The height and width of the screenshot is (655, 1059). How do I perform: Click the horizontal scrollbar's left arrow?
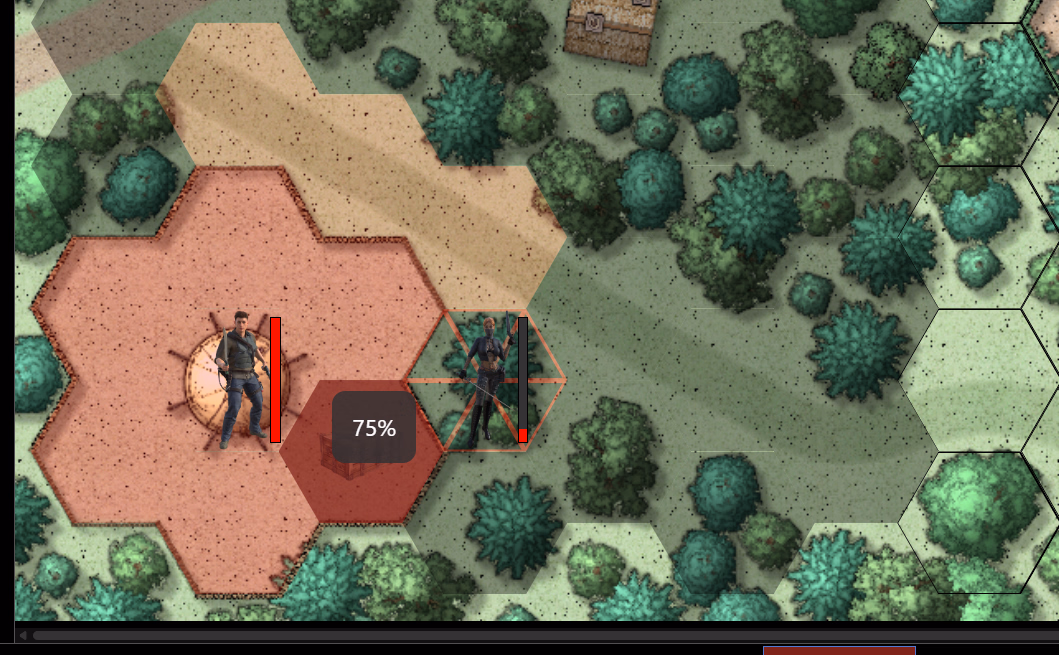click(x=23, y=635)
